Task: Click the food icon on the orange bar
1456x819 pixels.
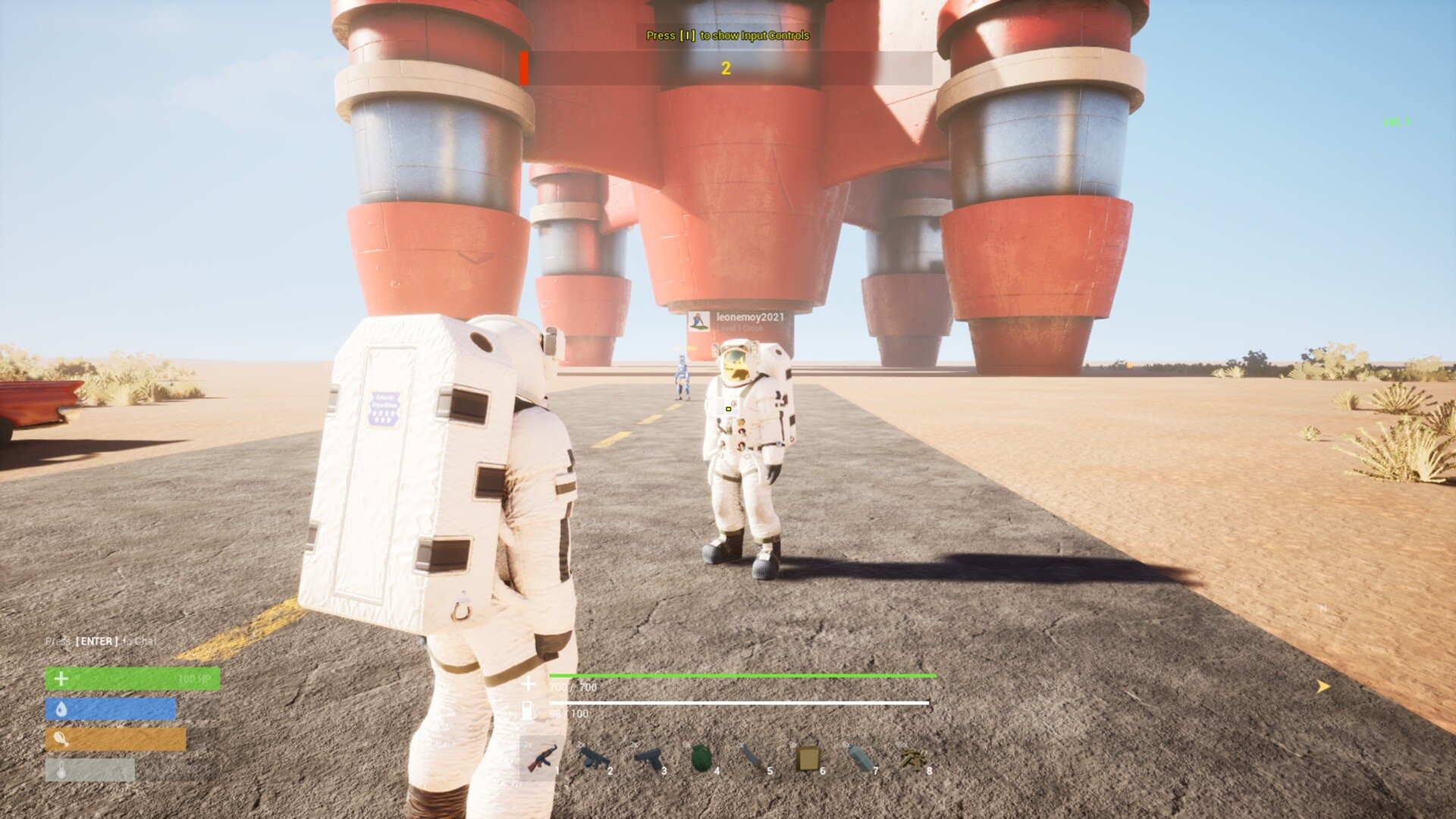Action: coord(62,739)
